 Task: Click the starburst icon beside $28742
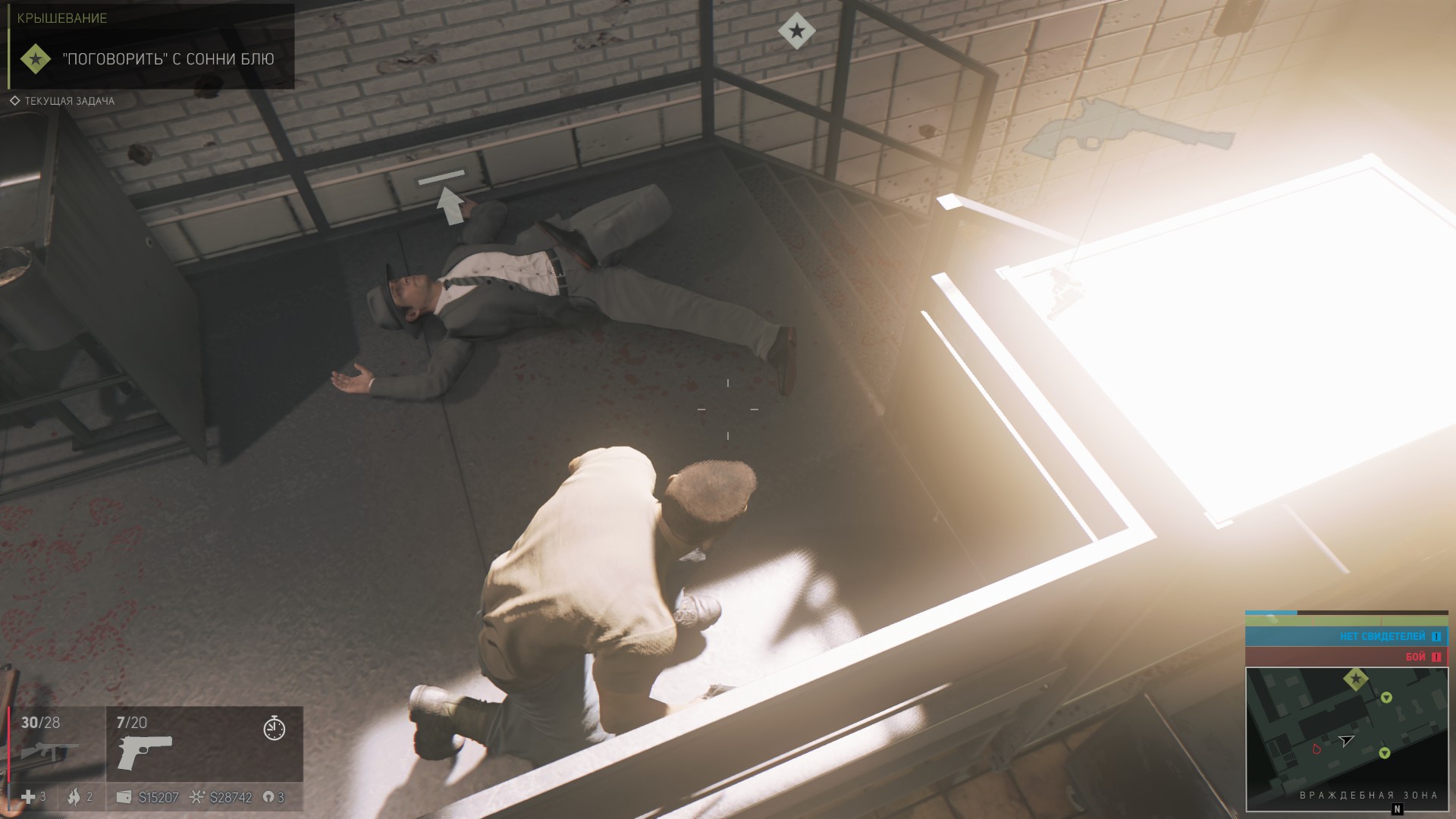pos(198,798)
